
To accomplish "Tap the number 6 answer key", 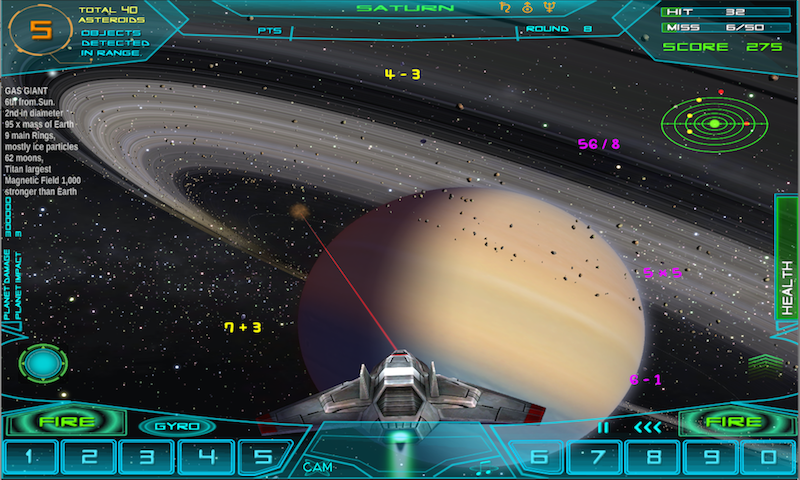I will (539, 458).
